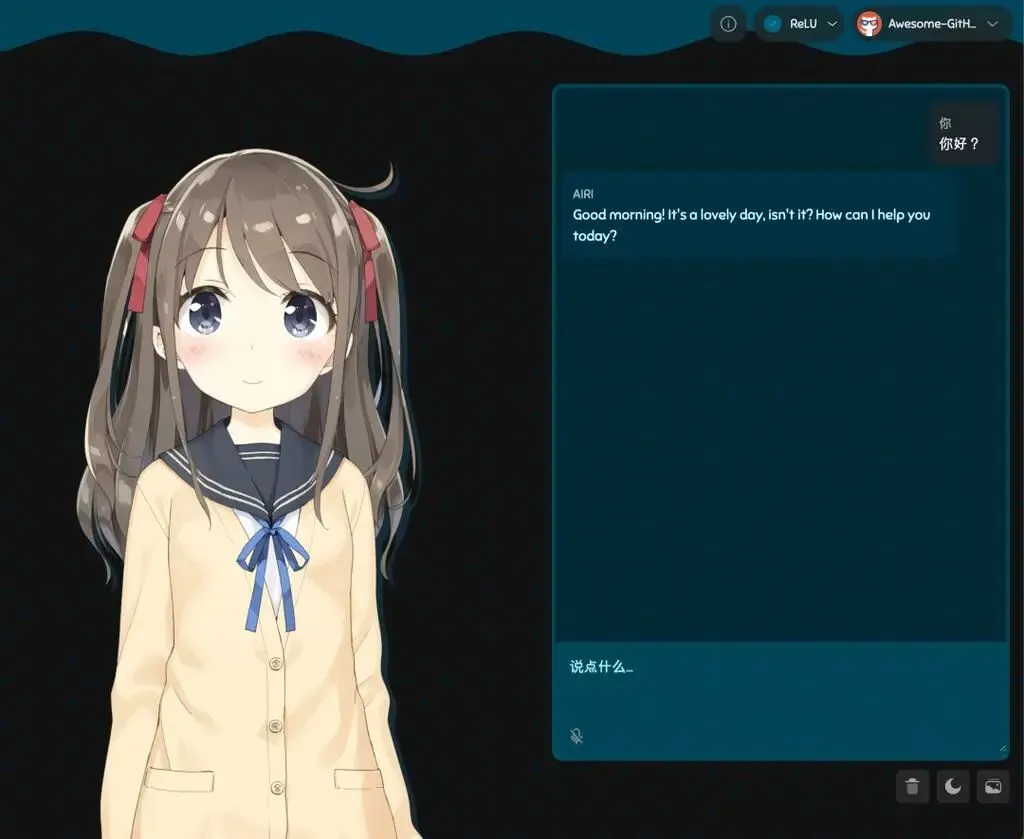Open the ReLU model dropdown
The height and width of the screenshot is (839, 1024).
(x=799, y=24)
